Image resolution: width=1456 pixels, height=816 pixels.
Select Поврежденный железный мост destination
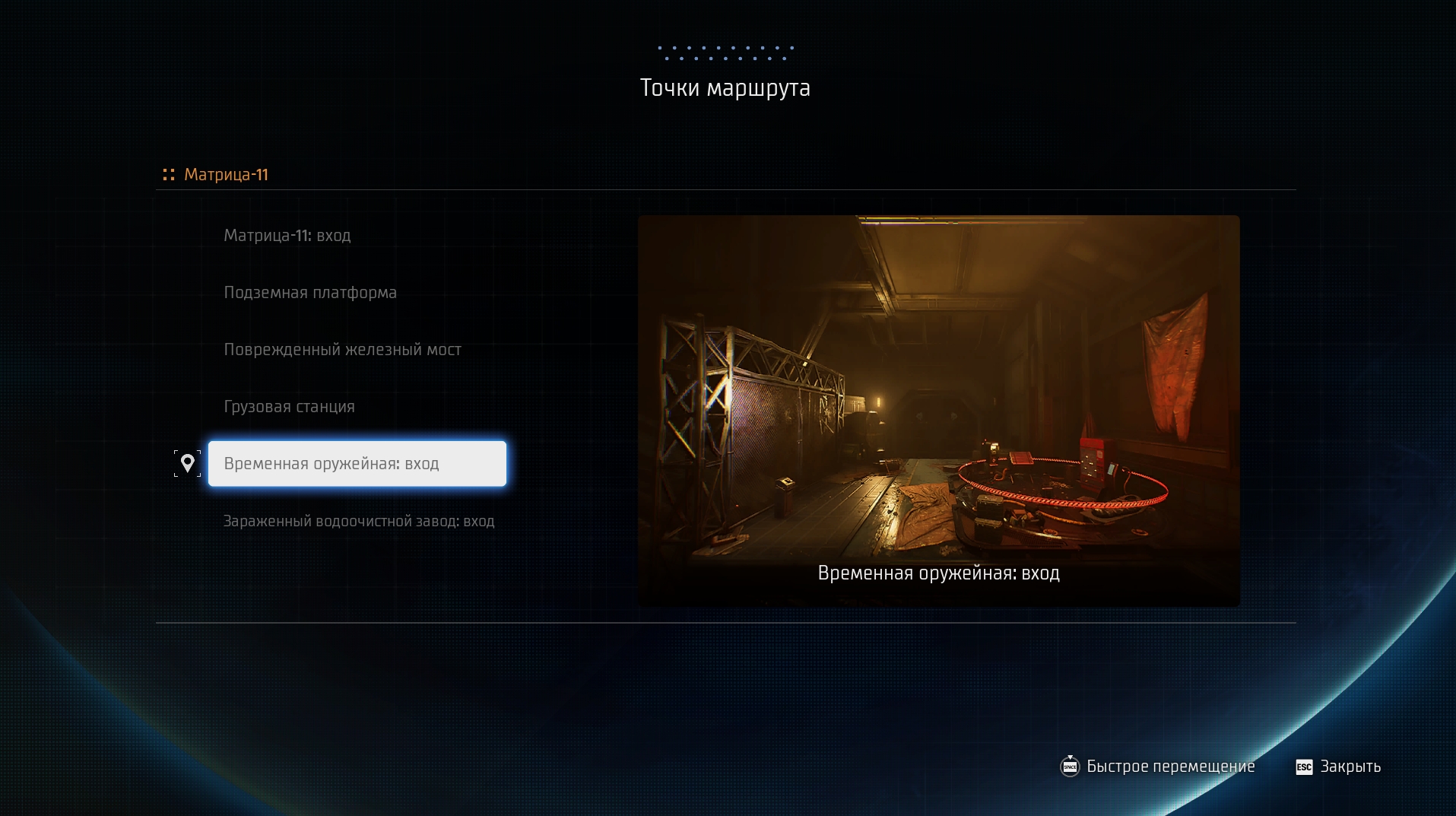coord(342,350)
